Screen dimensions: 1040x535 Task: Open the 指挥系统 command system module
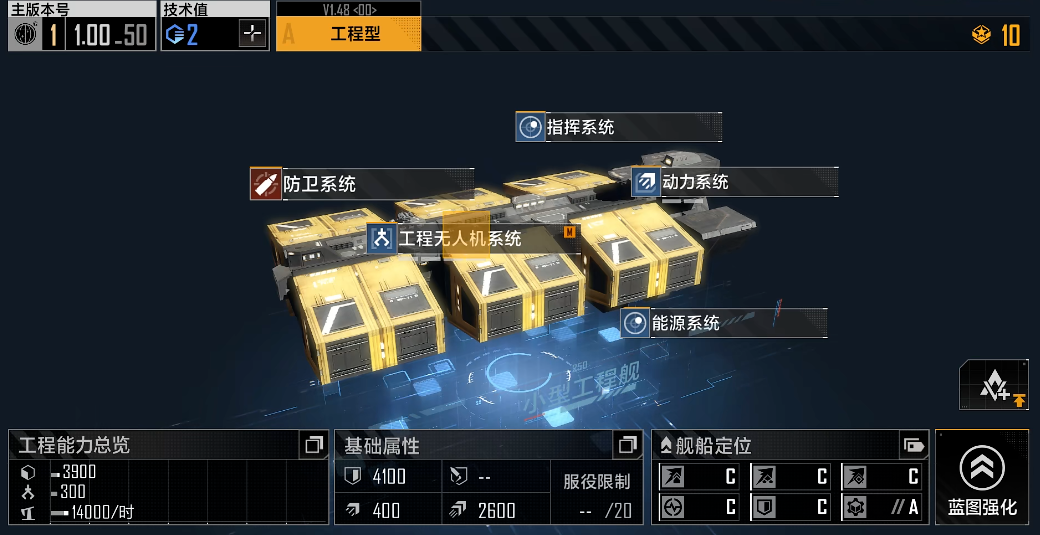click(x=618, y=127)
